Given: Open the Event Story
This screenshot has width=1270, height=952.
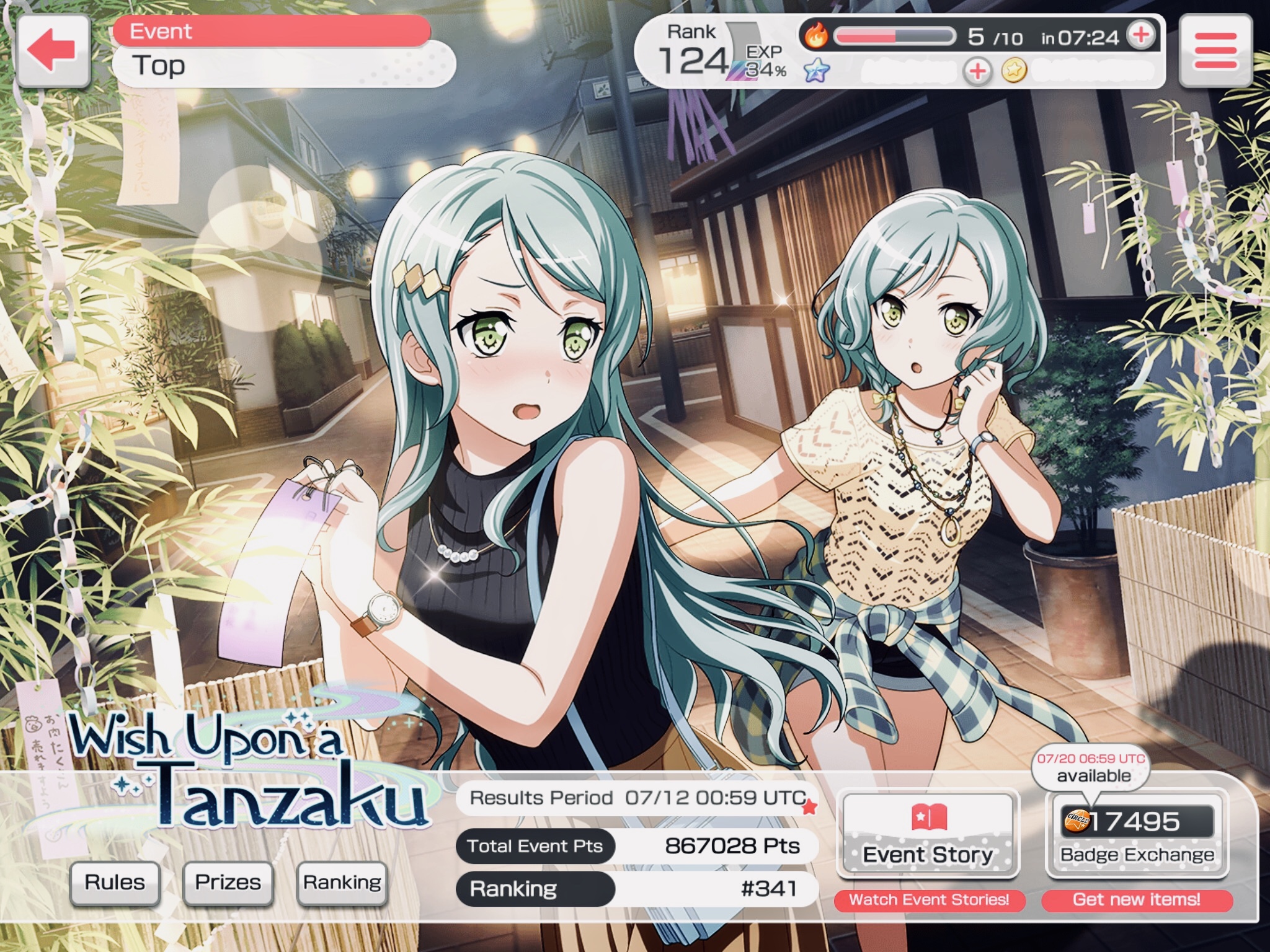Looking at the screenshot, I should tap(928, 834).
